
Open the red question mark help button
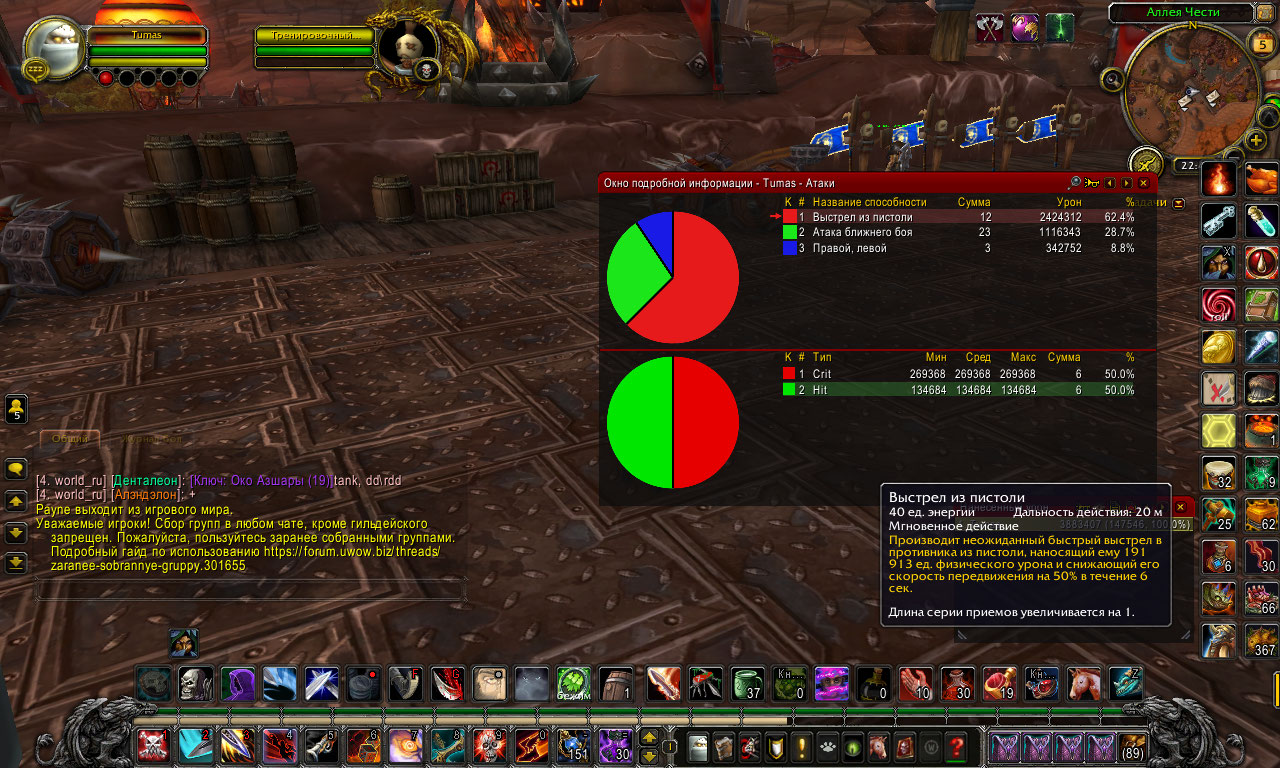point(957,746)
